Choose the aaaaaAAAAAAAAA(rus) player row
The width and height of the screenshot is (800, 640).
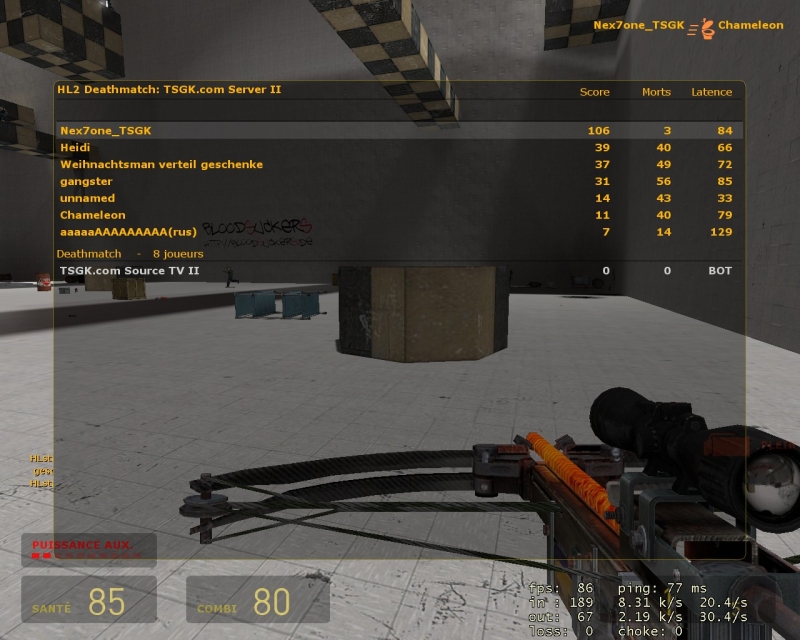[128, 232]
